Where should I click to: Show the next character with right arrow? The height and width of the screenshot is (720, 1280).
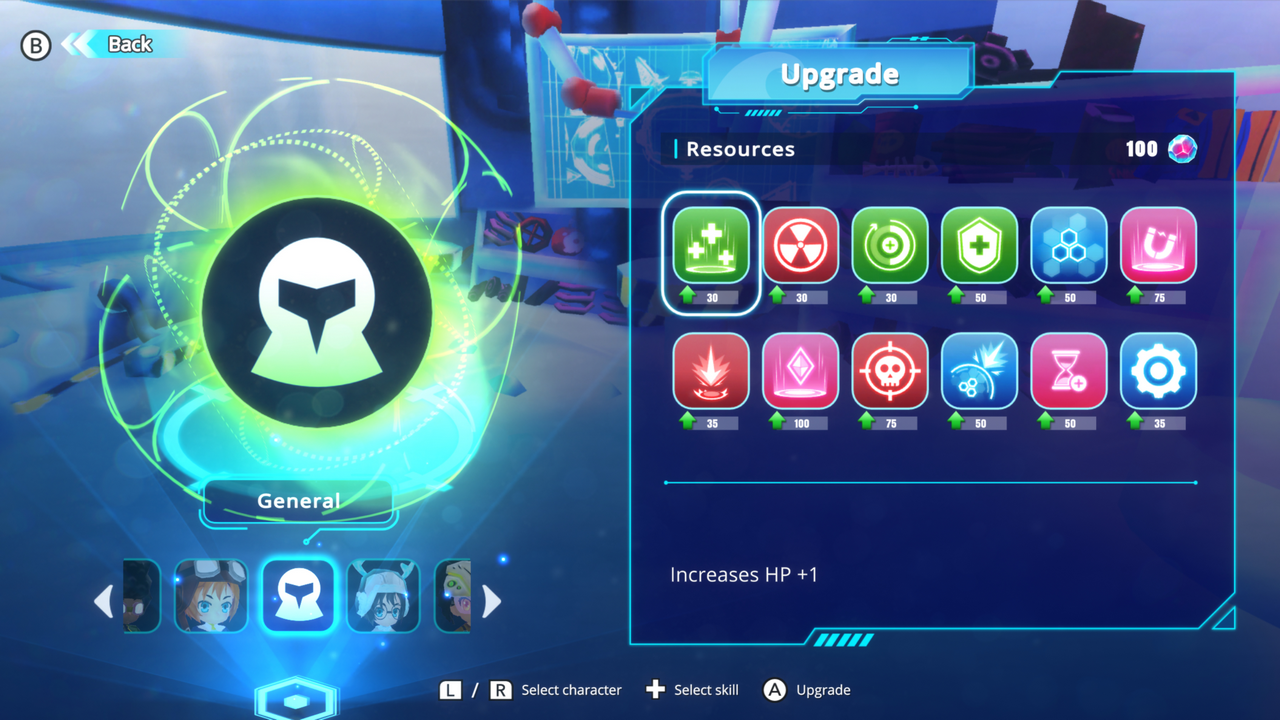click(x=491, y=601)
